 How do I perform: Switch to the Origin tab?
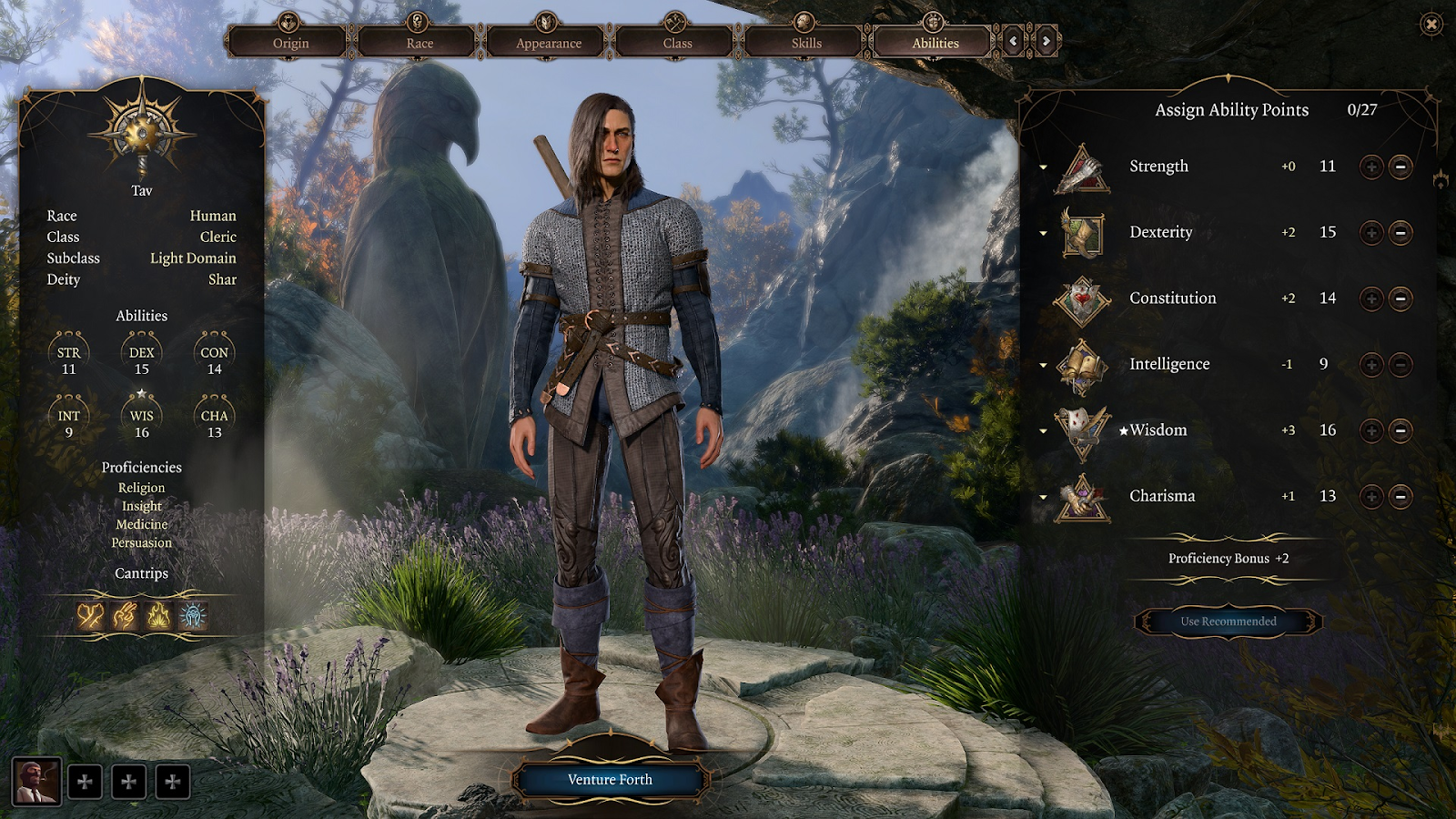point(290,43)
